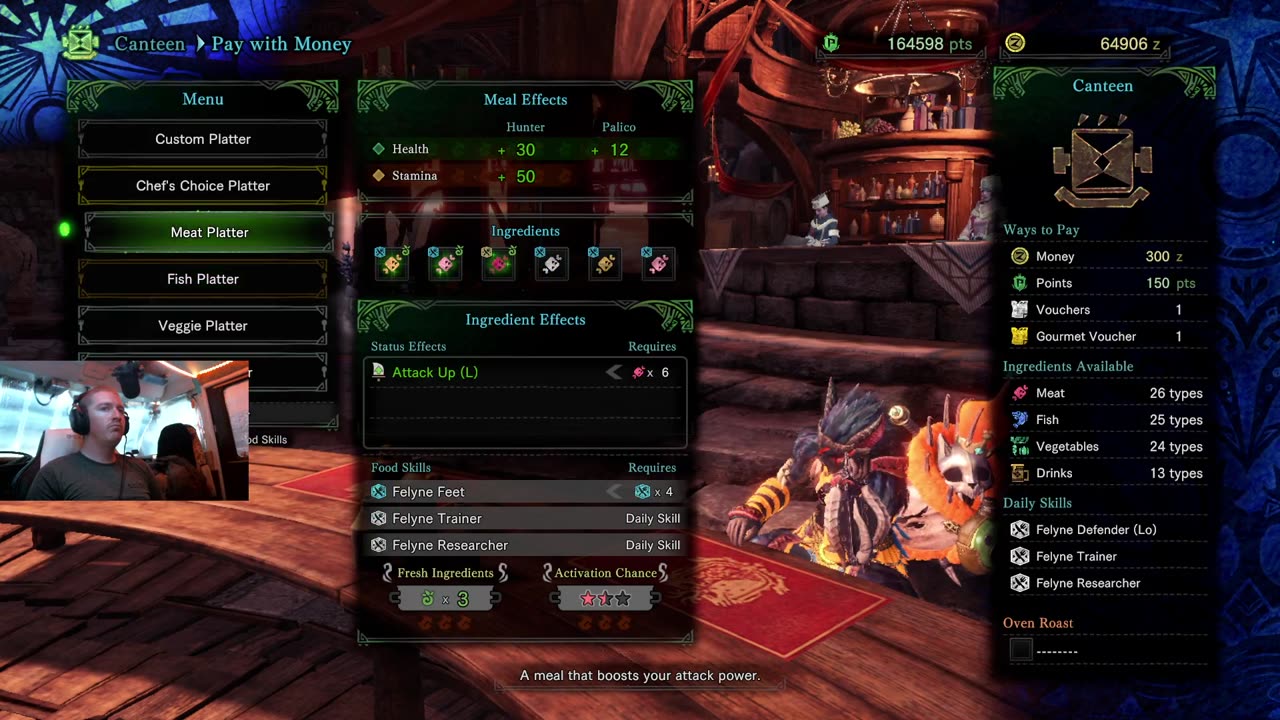Show available Fish ingredient types

[1104, 420]
